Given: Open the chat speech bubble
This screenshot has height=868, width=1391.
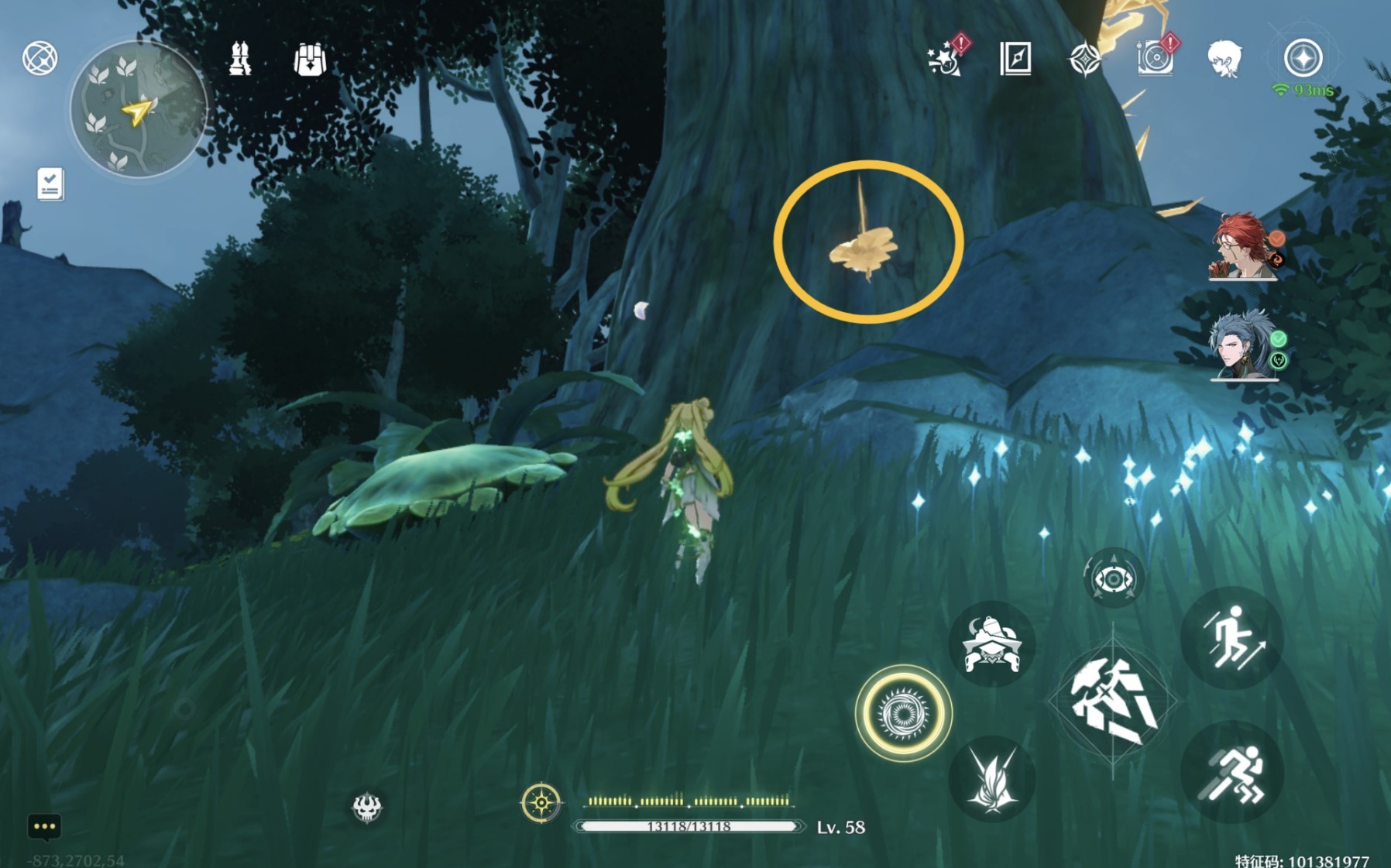Looking at the screenshot, I should coord(44,827).
